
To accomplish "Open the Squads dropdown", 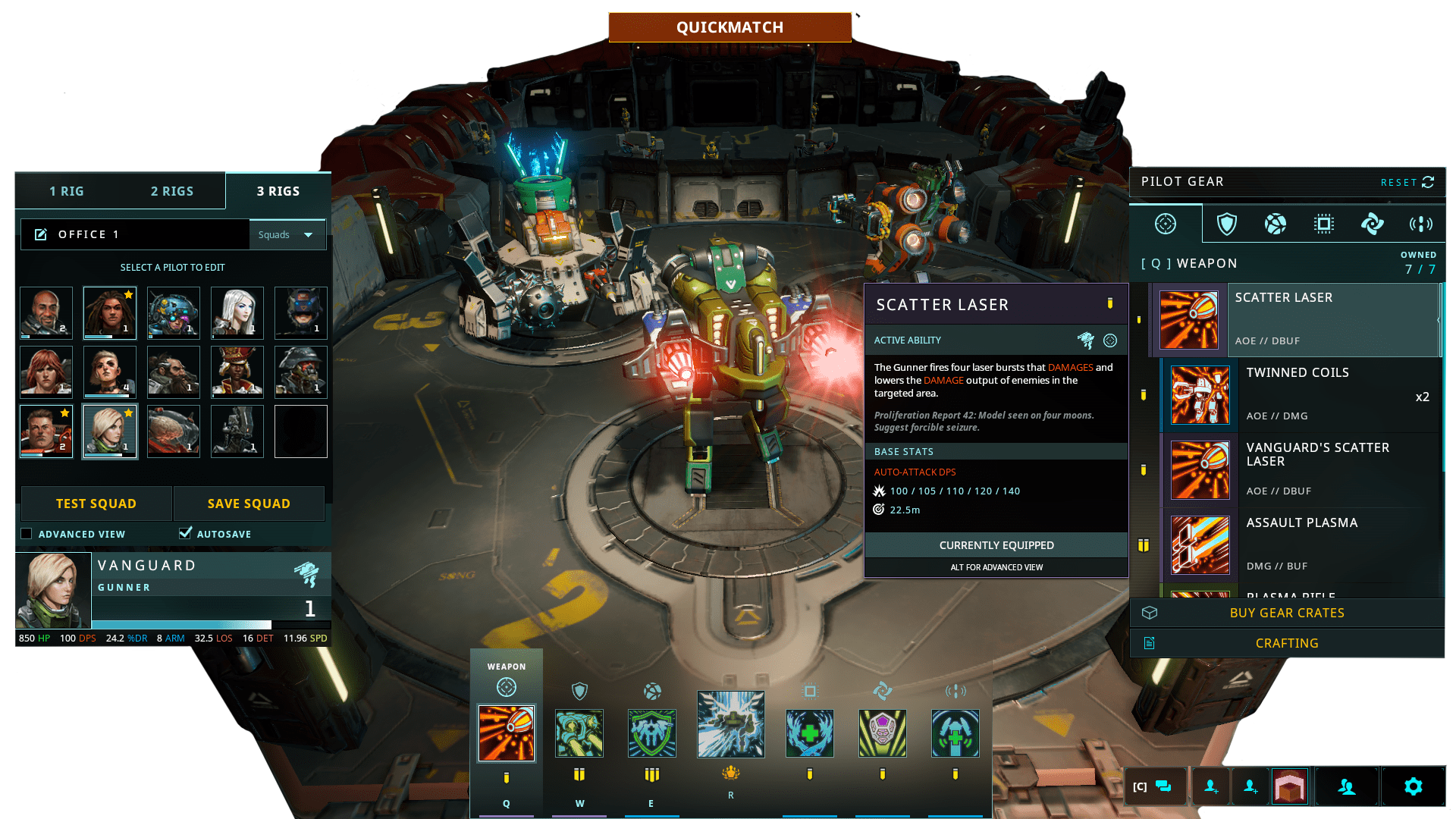I will coord(287,235).
